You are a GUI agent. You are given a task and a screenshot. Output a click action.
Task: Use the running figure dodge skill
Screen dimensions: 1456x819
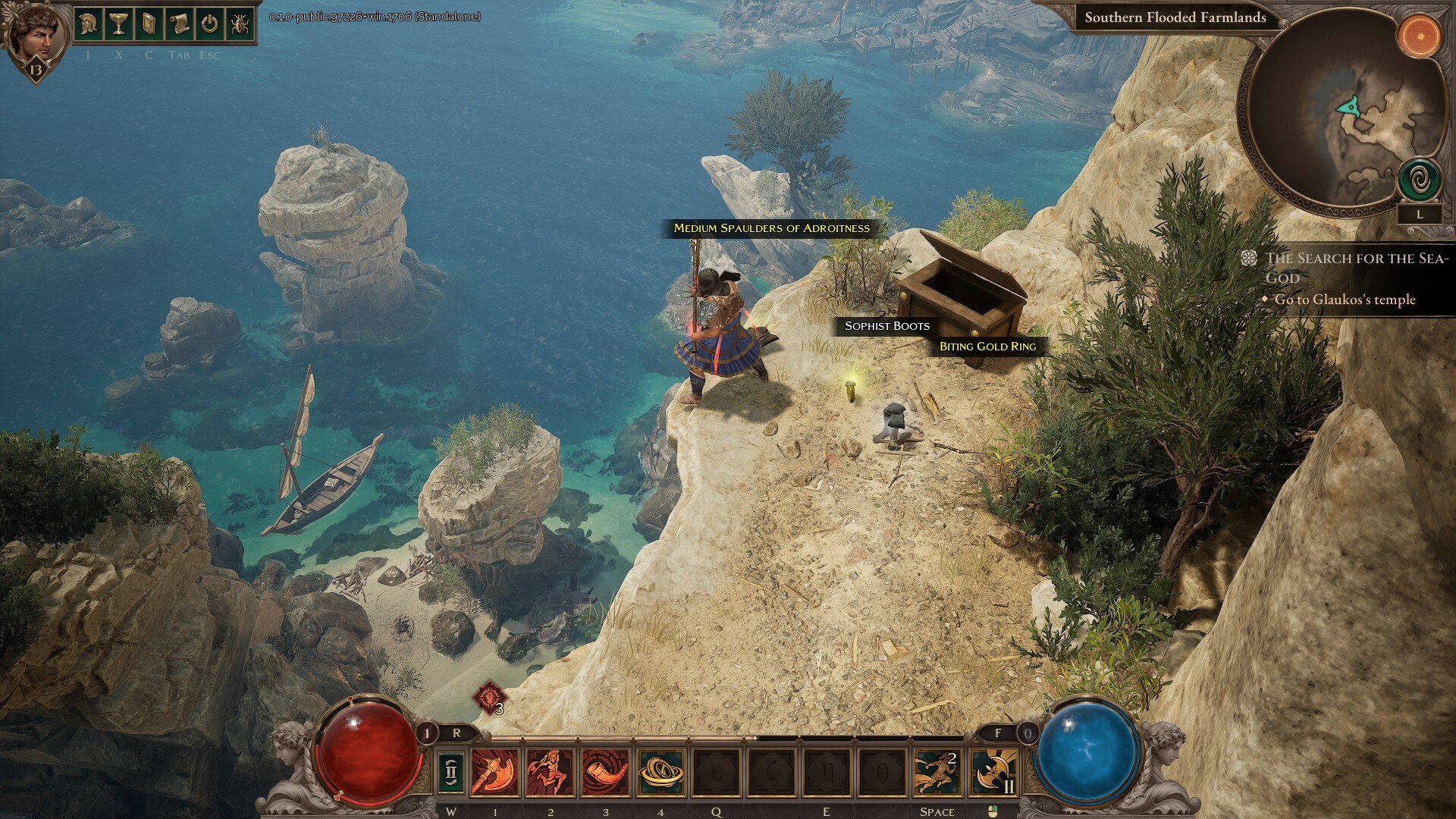(x=937, y=772)
